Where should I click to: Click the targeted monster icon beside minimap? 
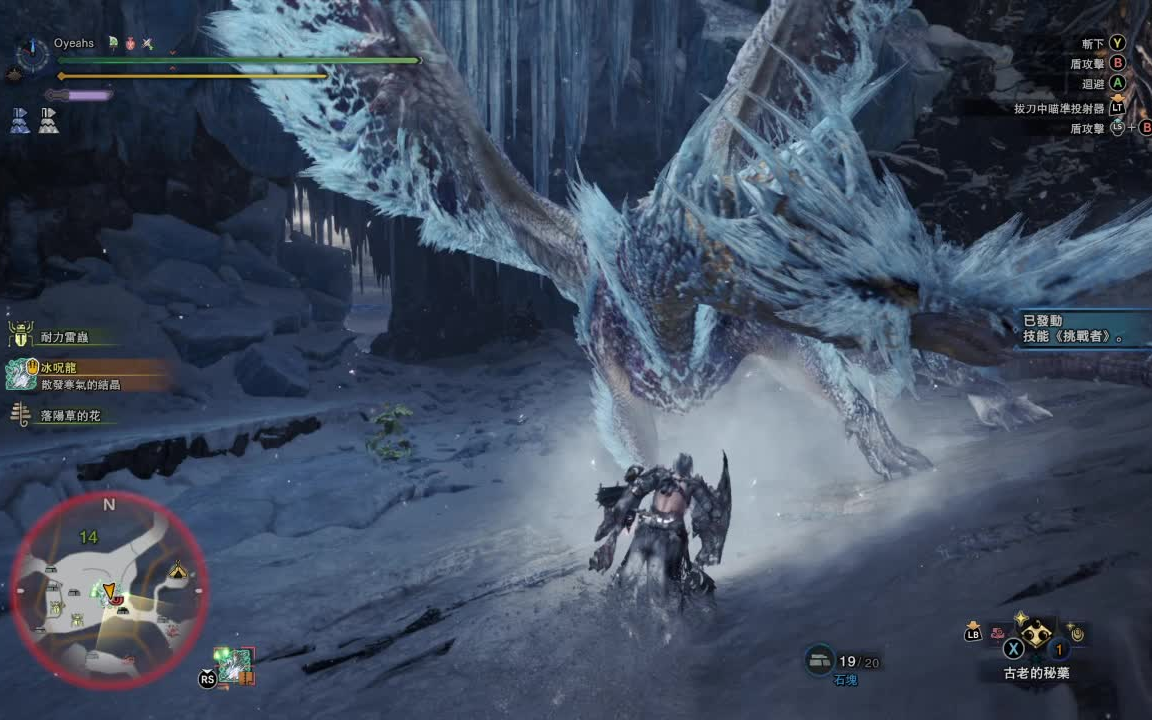click(237, 665)
